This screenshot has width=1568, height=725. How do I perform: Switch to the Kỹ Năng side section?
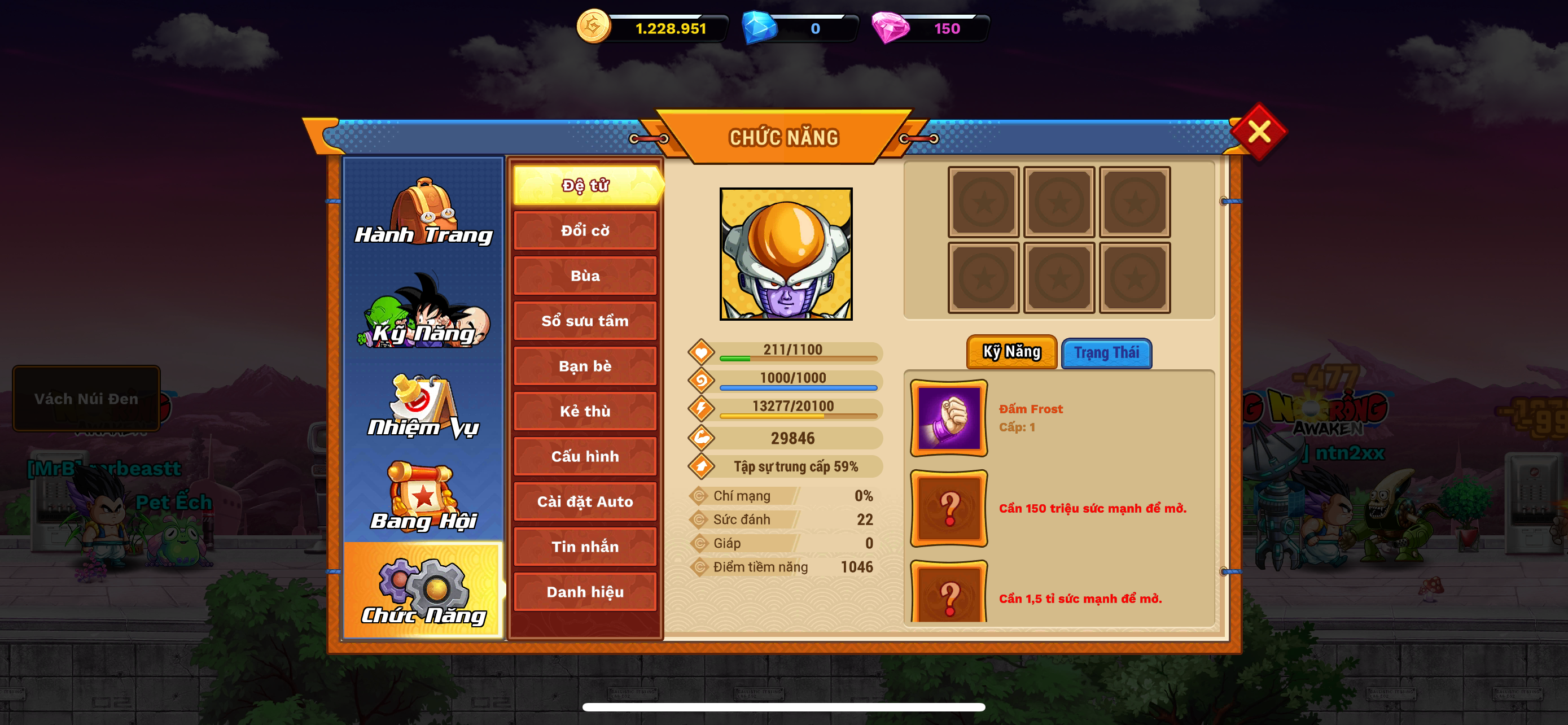coord(424,312)
